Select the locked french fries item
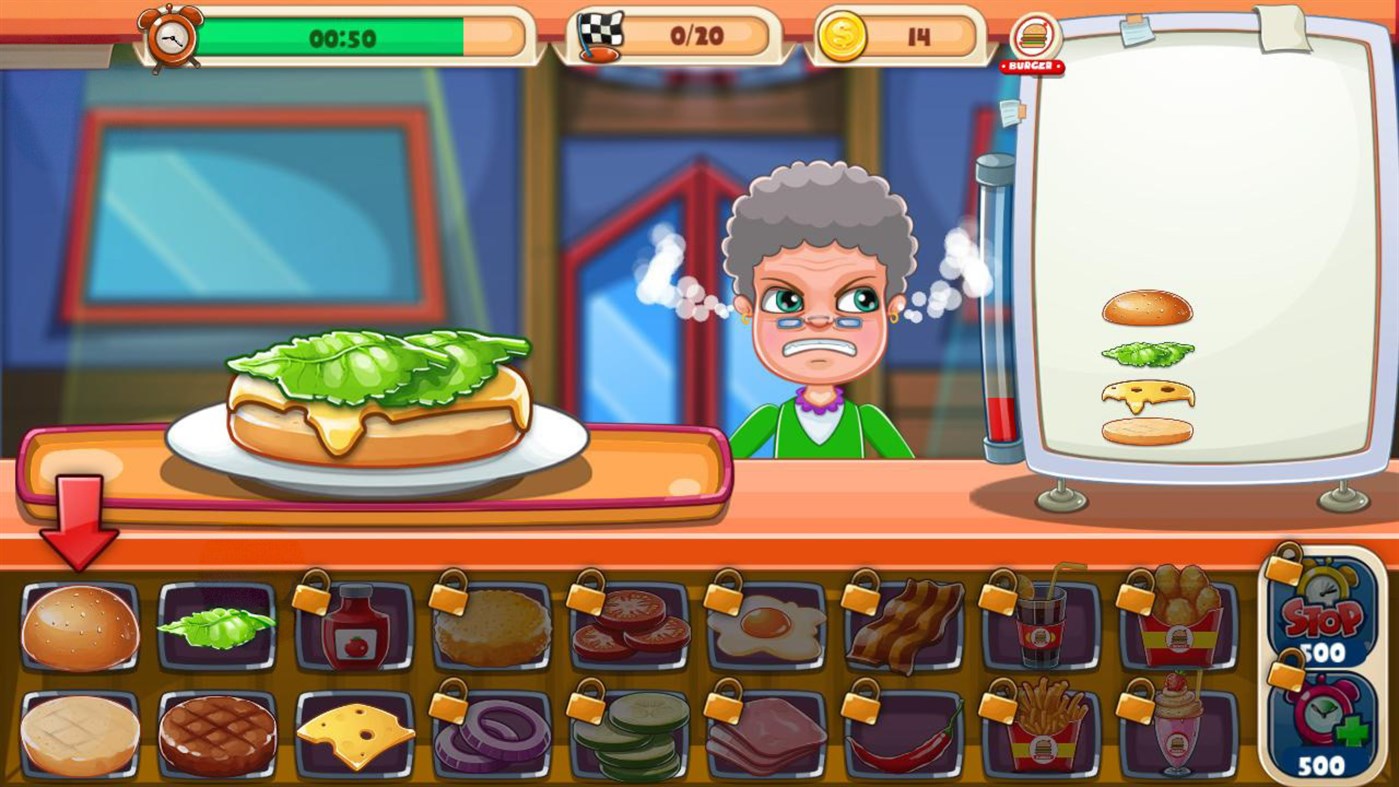The width and height of the screenshot is (1399, 787). click(1044, 733)
